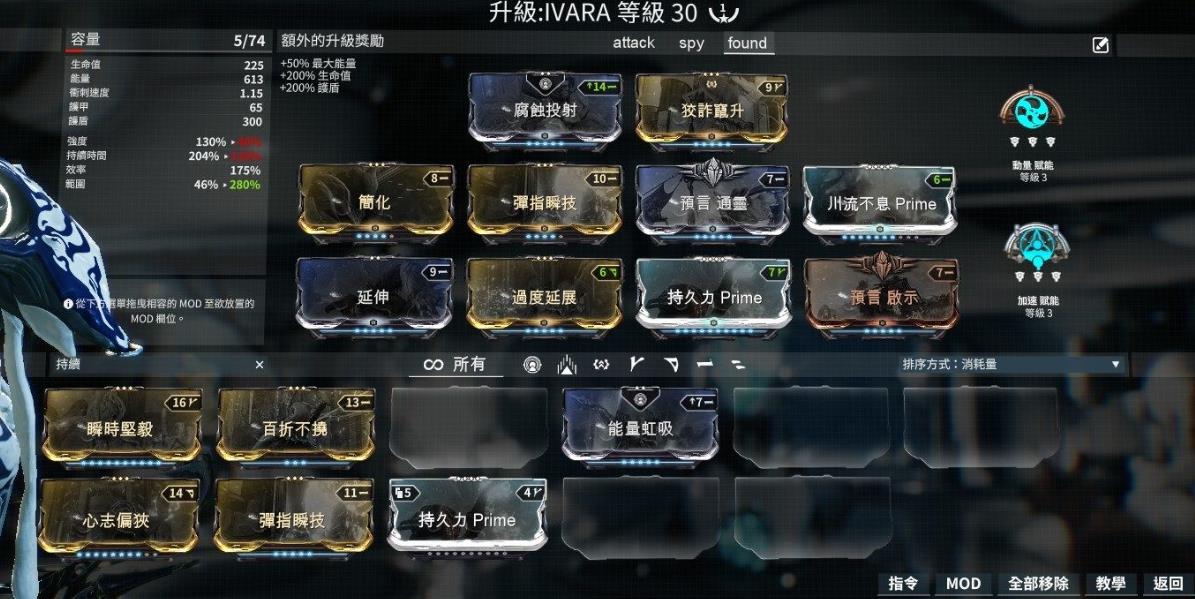This screenshot has height=599, width=1195.
Task: Pick the 川流不息 Prime mod
Action: coord(880,203)
